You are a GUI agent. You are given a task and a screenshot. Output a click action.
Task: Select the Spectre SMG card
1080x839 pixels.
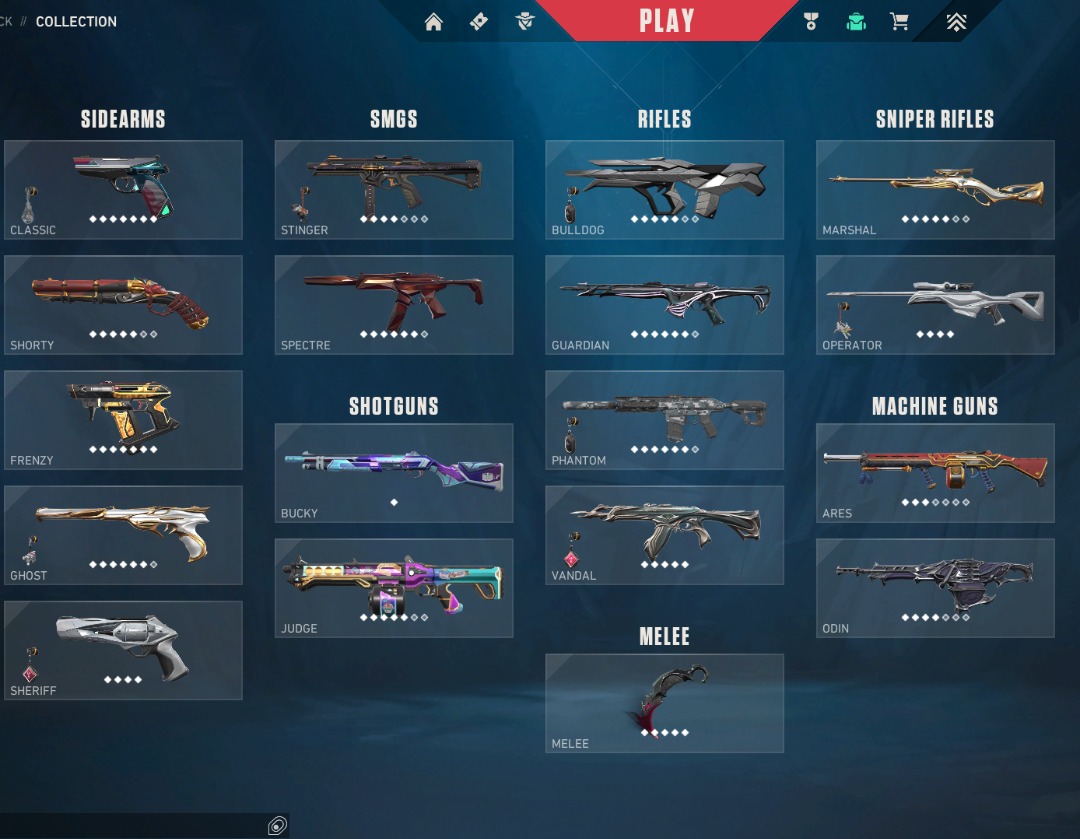point(394,305)
